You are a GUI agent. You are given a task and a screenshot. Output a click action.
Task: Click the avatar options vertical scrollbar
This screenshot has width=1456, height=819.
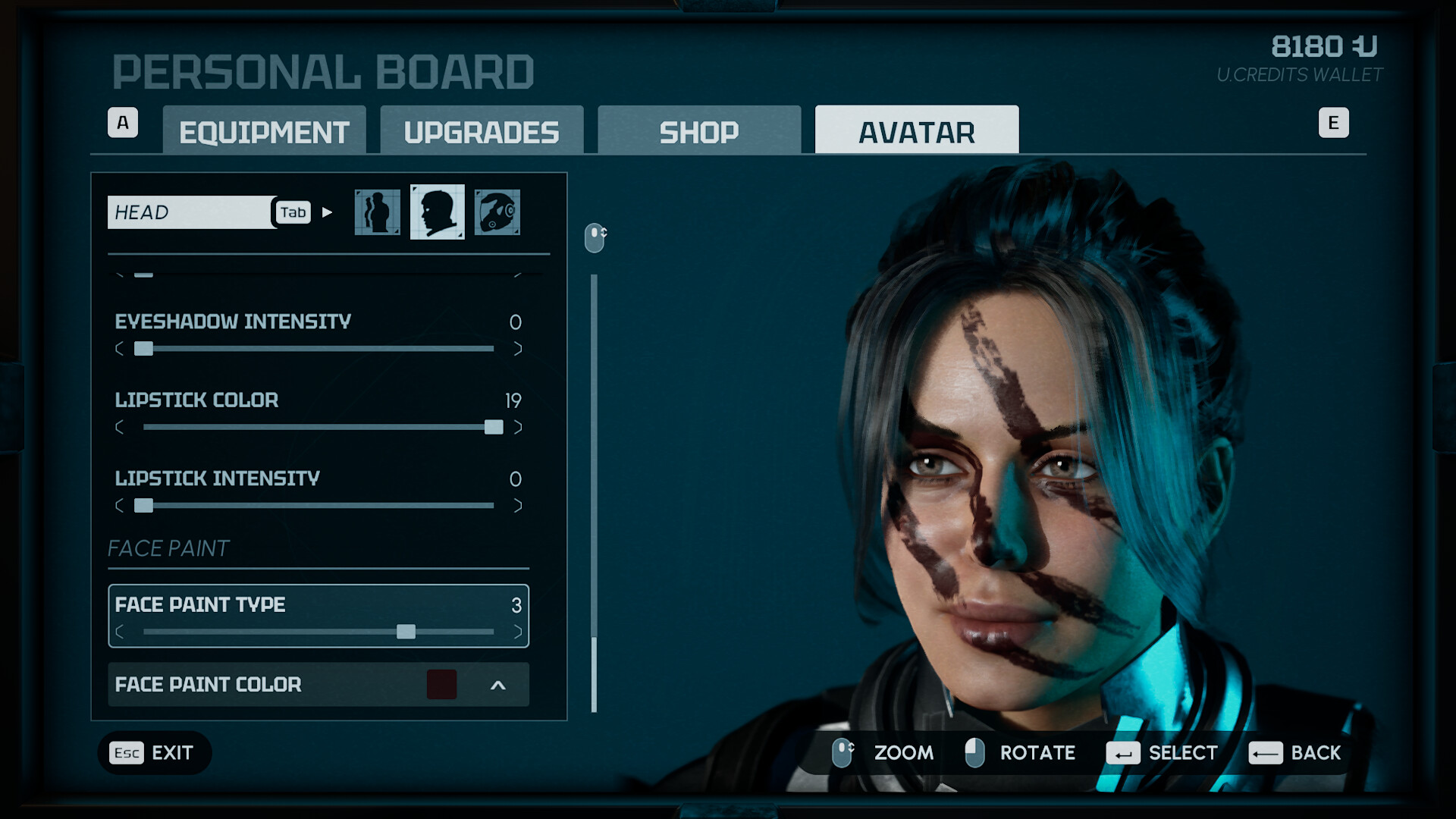tap(594, 493)
